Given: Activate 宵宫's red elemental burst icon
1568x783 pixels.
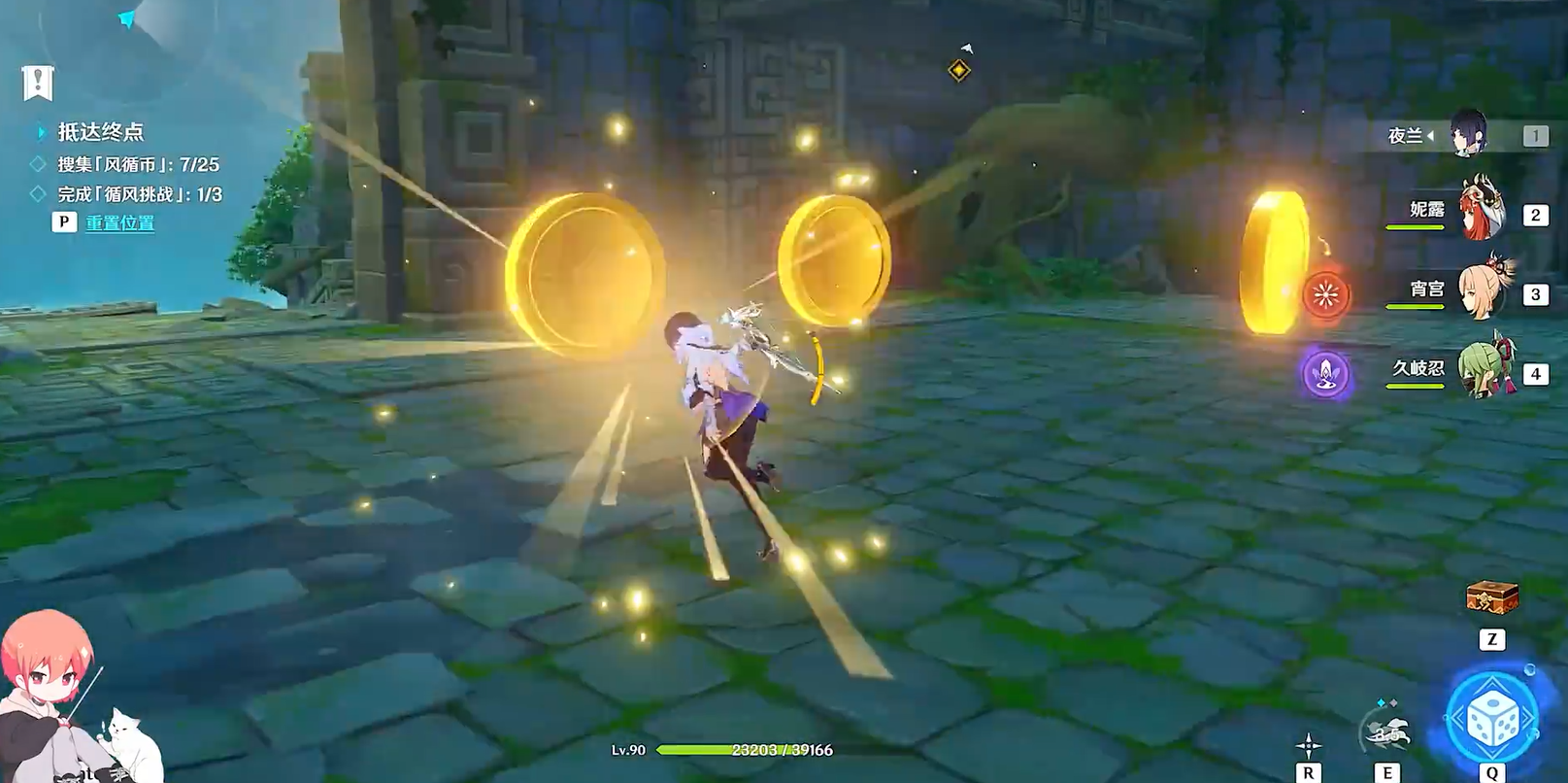Looking at the screenshot, I should [1326, 293].
